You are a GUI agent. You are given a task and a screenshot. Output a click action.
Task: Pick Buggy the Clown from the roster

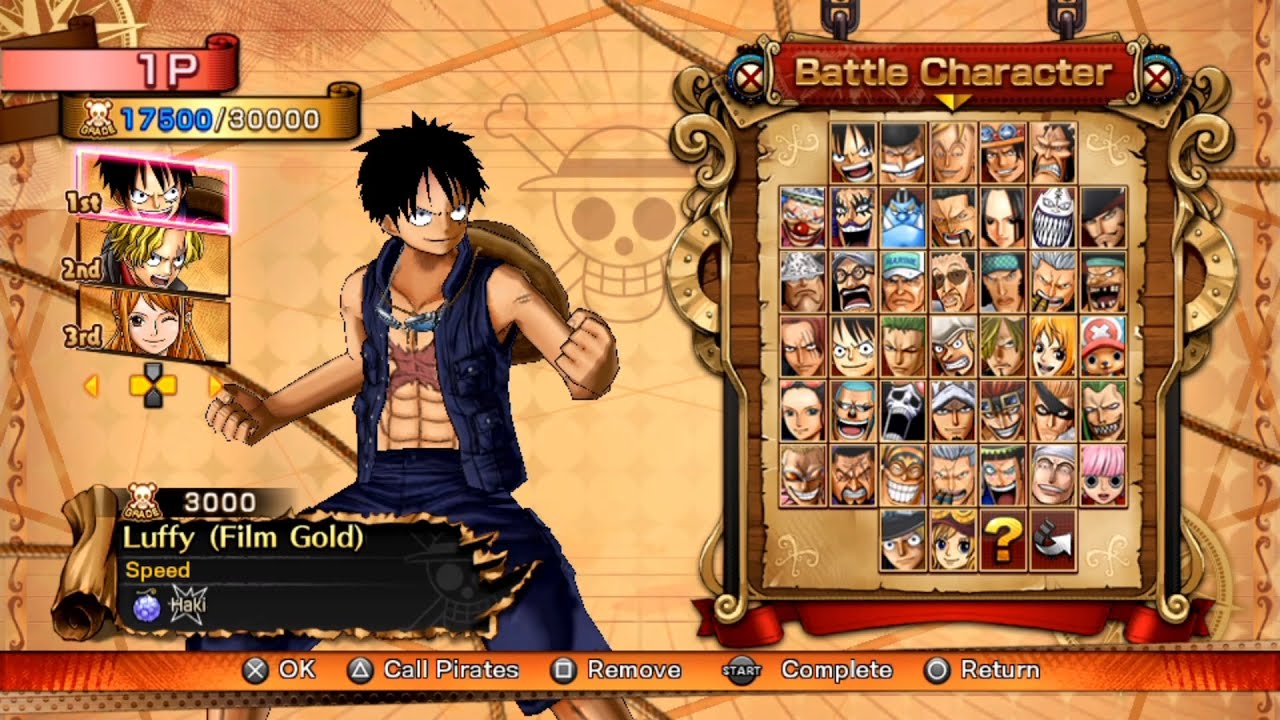pyautogui.click(x=804, y=217)
